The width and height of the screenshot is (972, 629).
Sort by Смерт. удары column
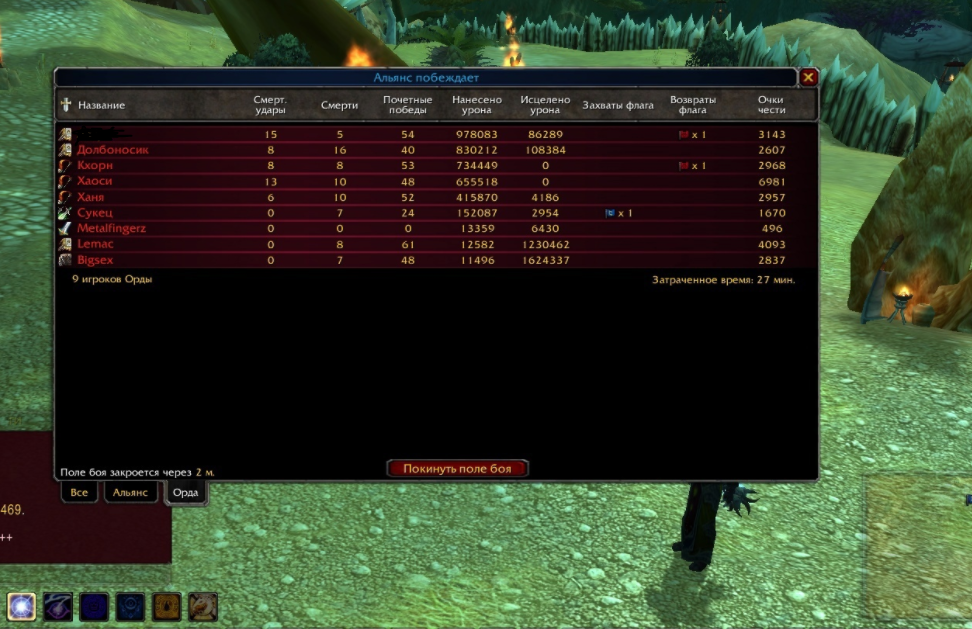pyautogui.click(x=270, y=105)
